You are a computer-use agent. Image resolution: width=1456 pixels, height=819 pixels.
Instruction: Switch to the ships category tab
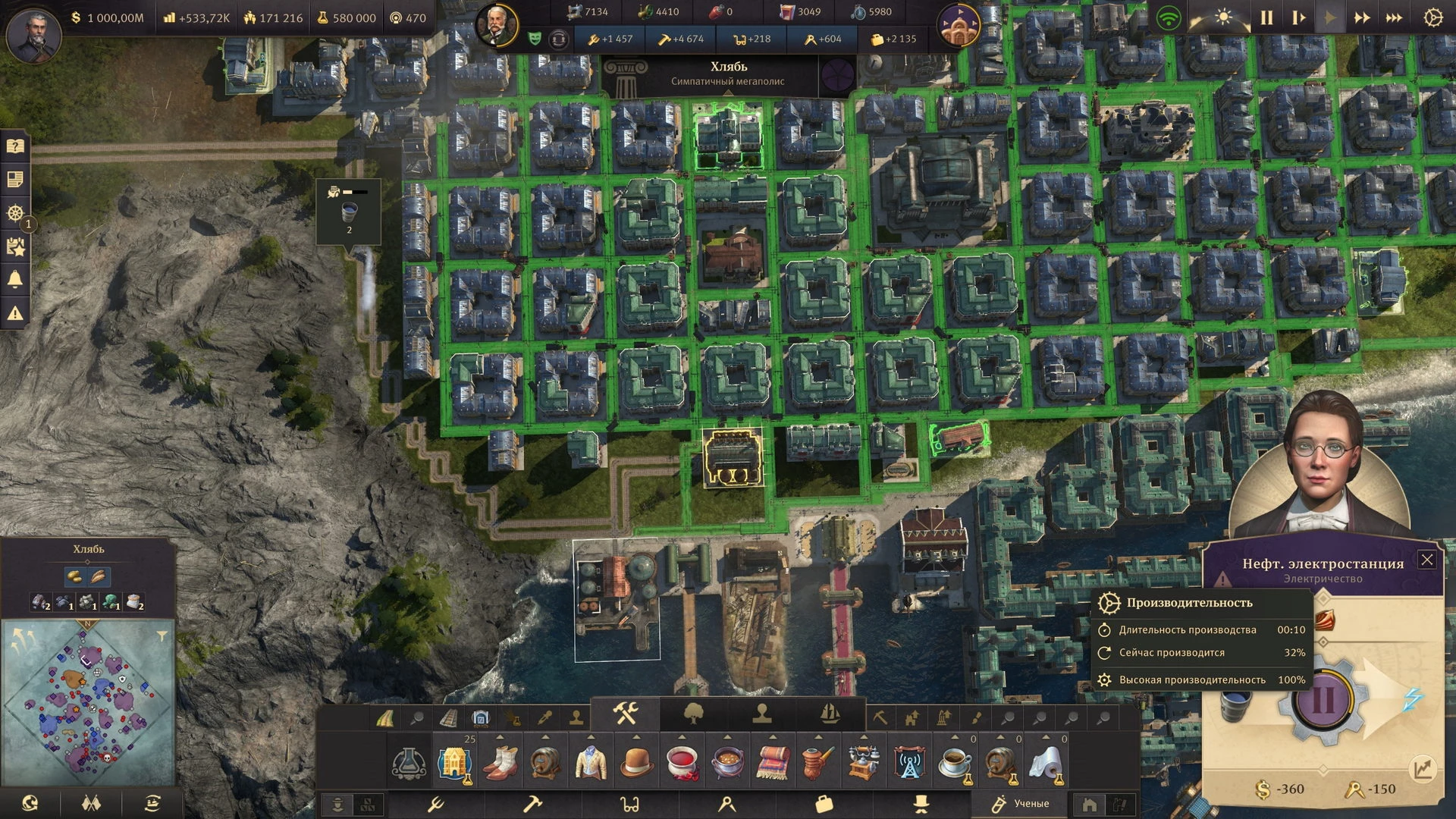[830, 714]
